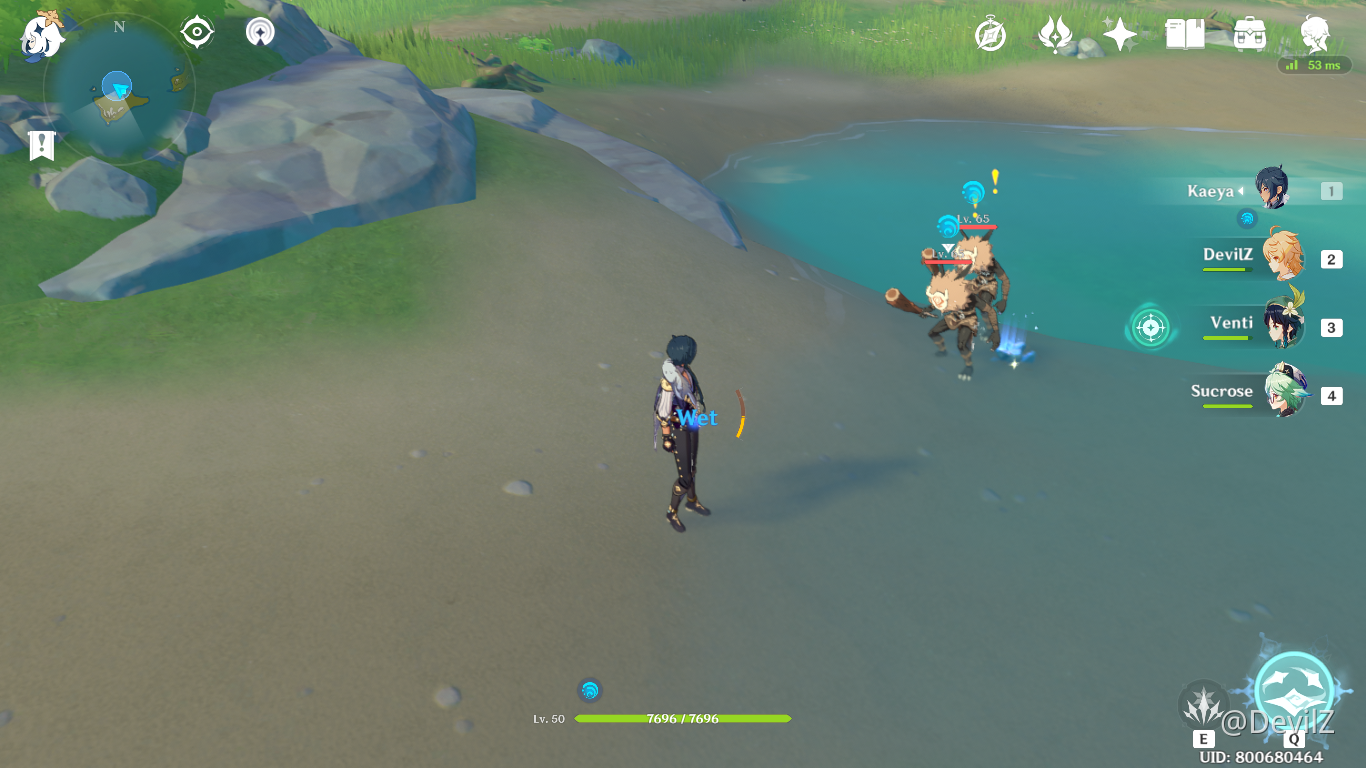1366x768 pixels.
Task: Toggle elemental sight eye icon
Action: pos(197,33)
